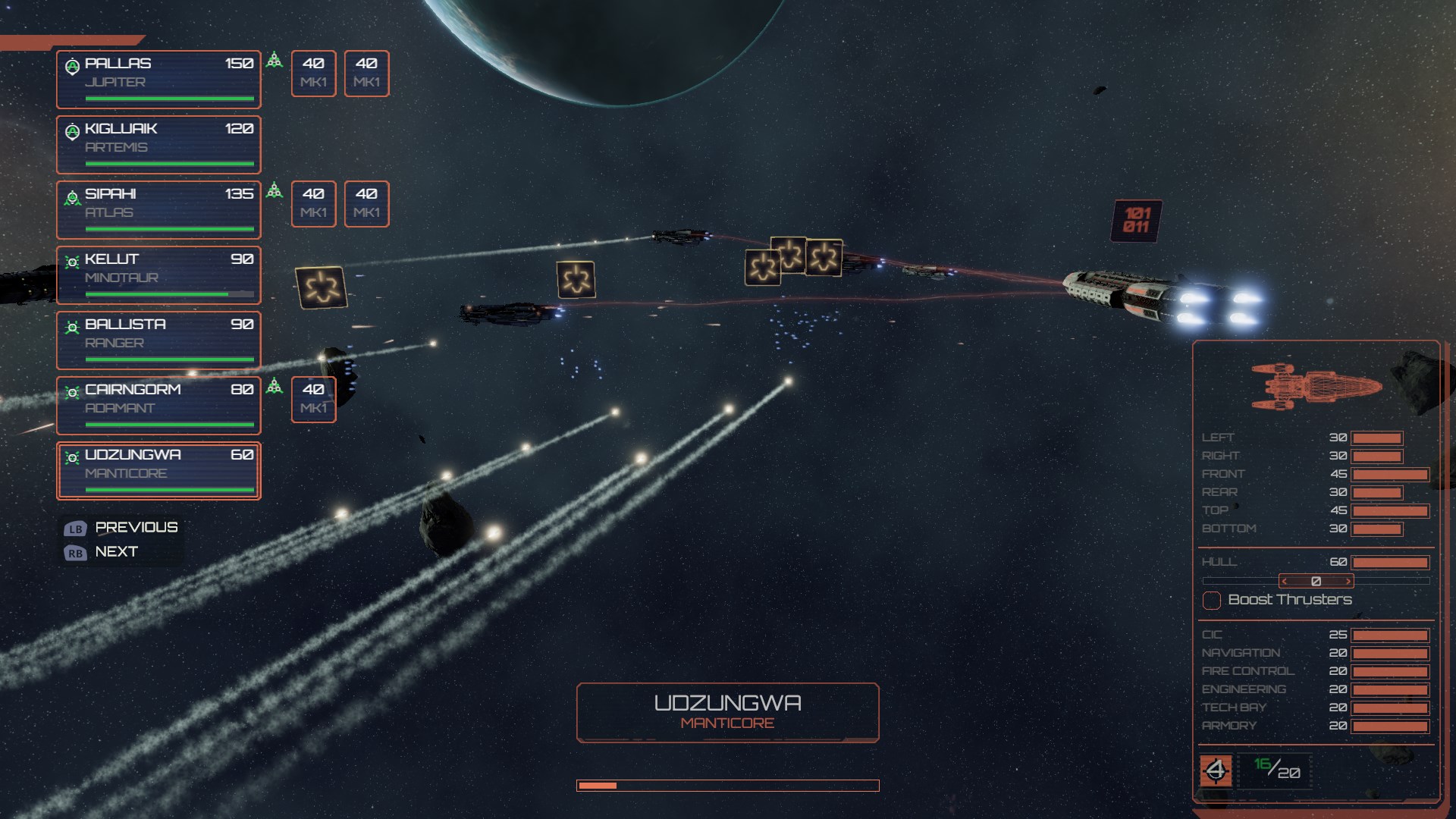Toggle the Boost Thrusters checkbox

(x=1212, y=601)
